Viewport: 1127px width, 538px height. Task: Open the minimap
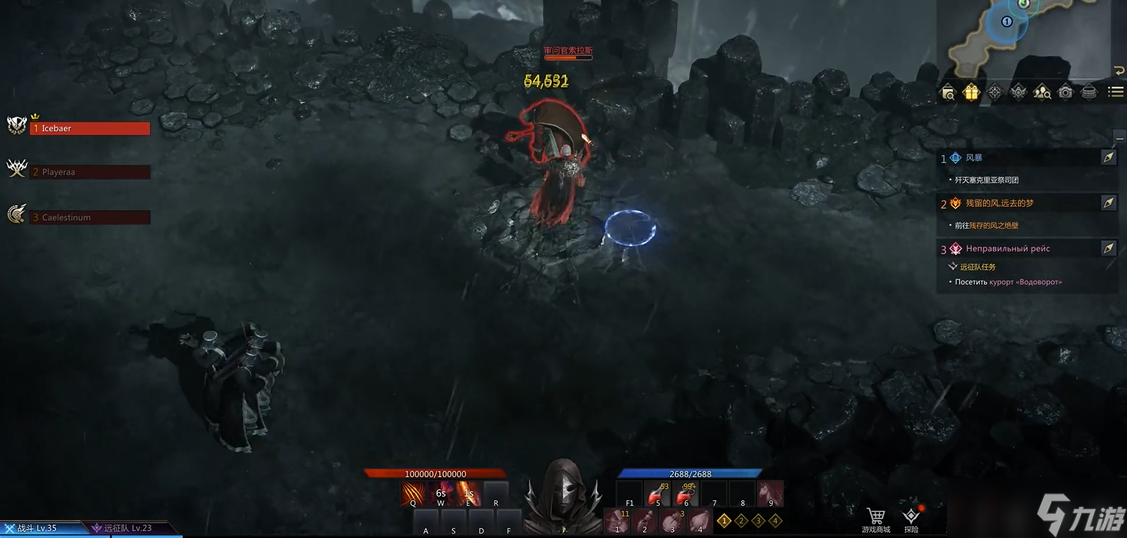[1030, 38]
